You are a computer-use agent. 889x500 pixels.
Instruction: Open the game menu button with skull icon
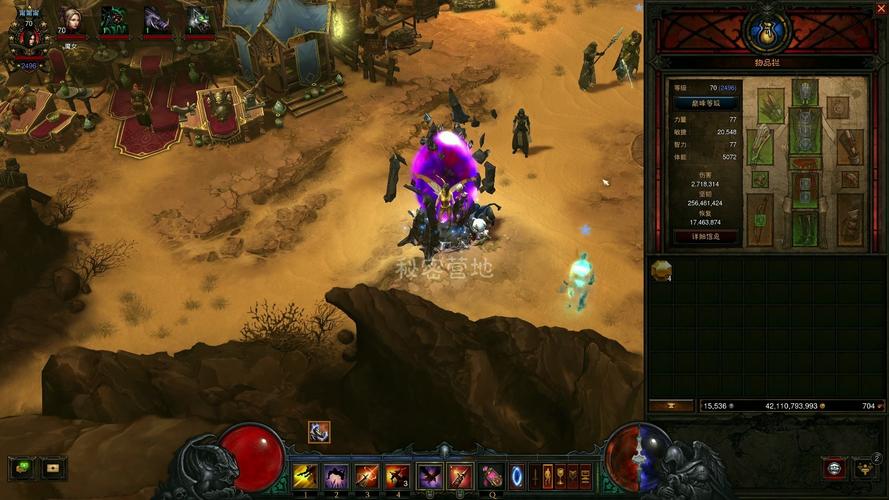coord(832,468)
